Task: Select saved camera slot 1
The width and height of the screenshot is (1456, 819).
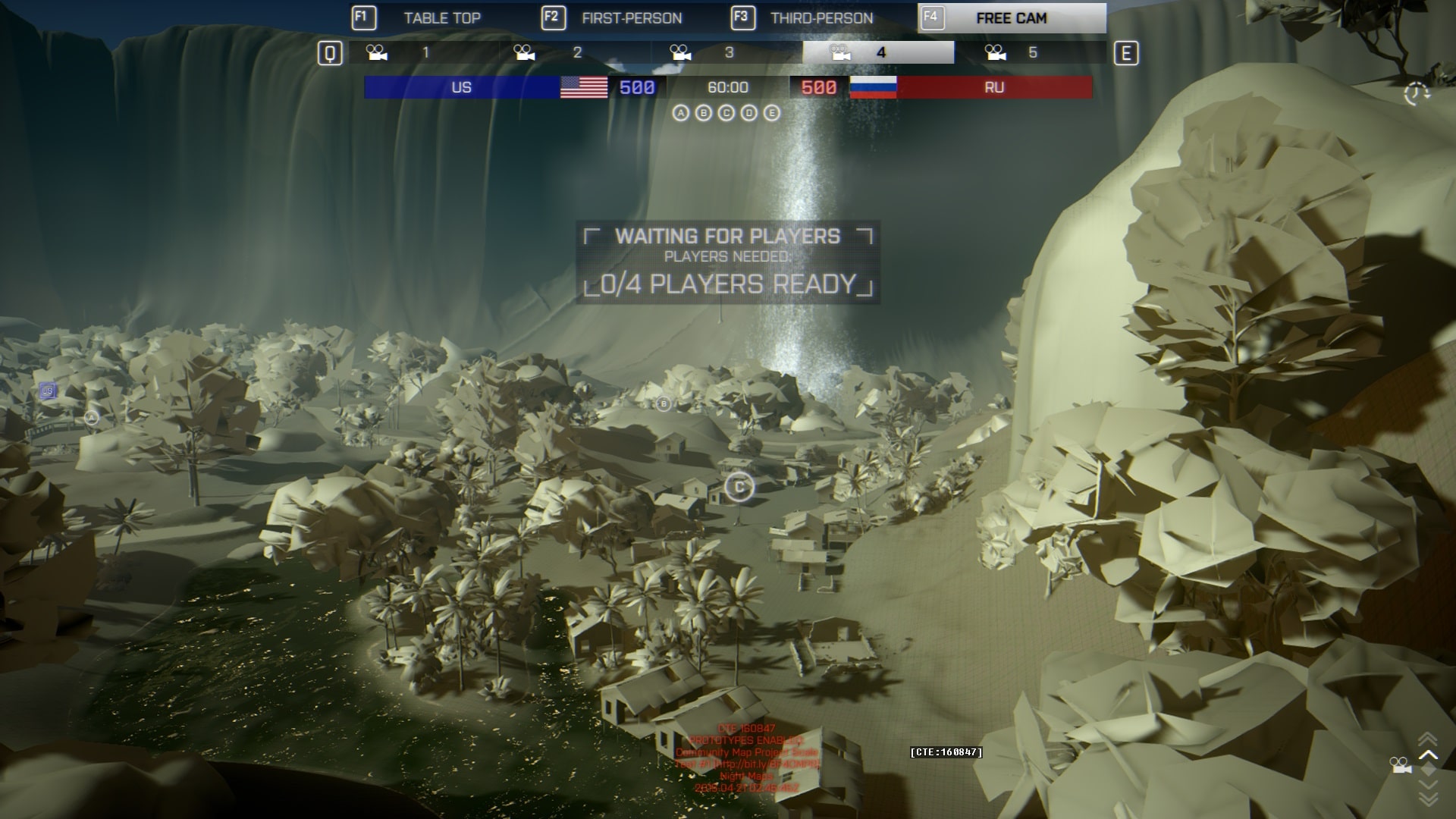Action: tap(423, 52)
